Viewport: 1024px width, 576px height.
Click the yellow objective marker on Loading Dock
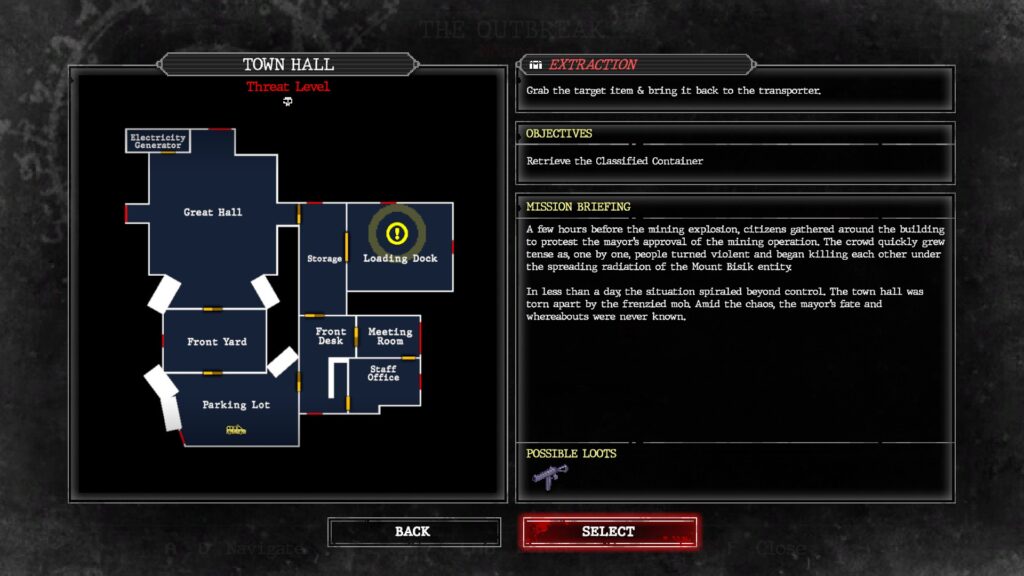397,233
